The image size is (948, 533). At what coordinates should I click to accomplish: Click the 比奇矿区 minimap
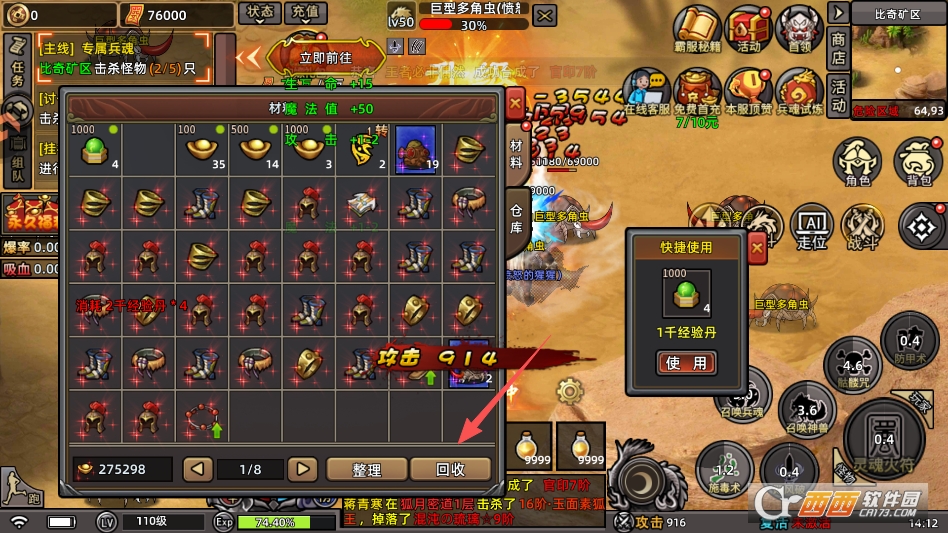pyautogui.click(x=898, y=65)
